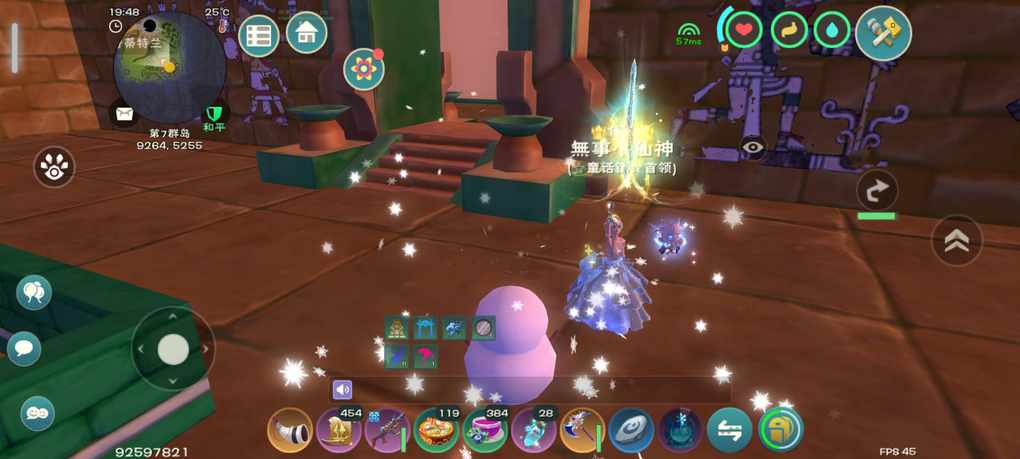Open the mail envelope icon
This screenshot has height=459, width=1020.
[125, 112]
